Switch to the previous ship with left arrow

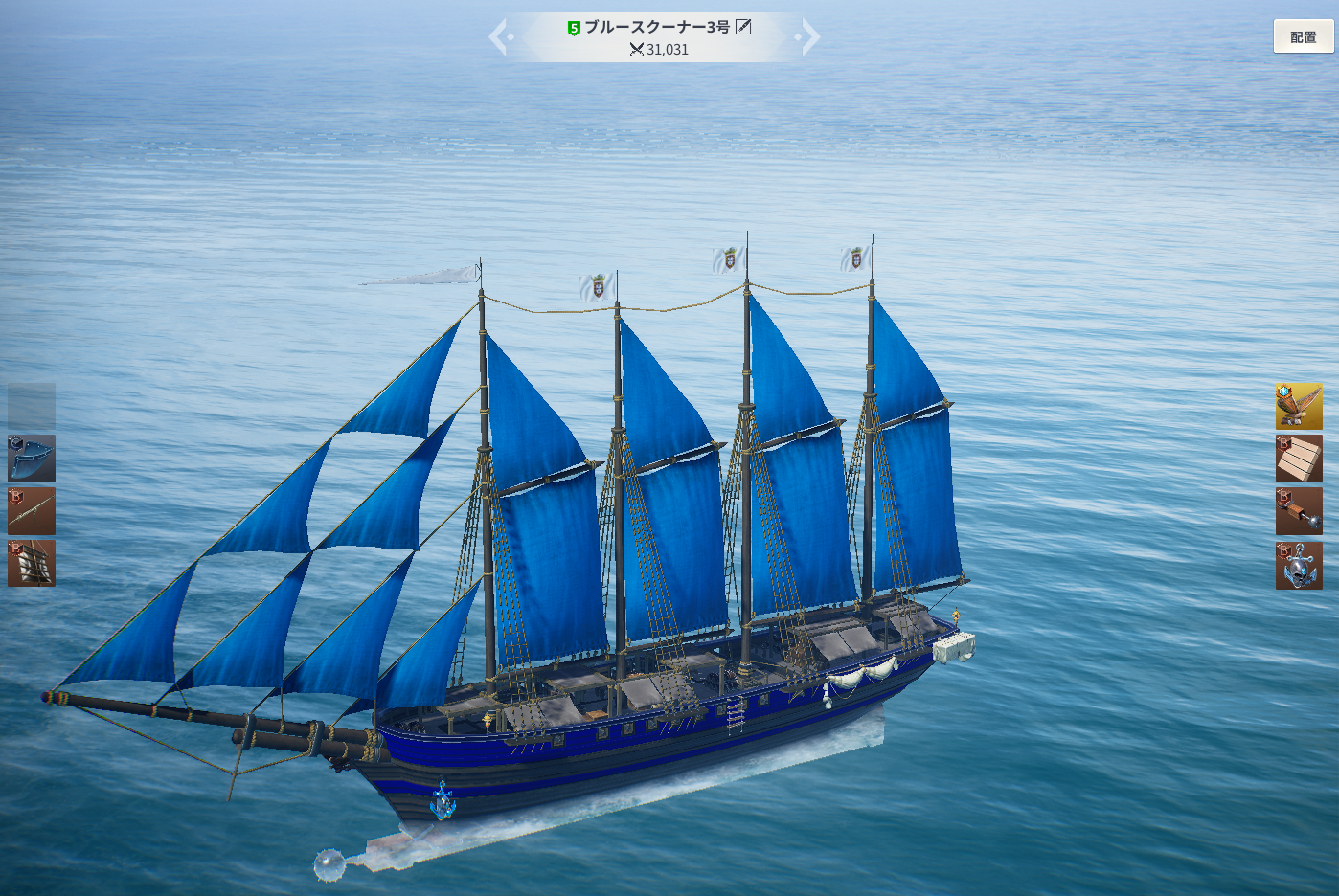pyautogui.click(x=499, y=37)
